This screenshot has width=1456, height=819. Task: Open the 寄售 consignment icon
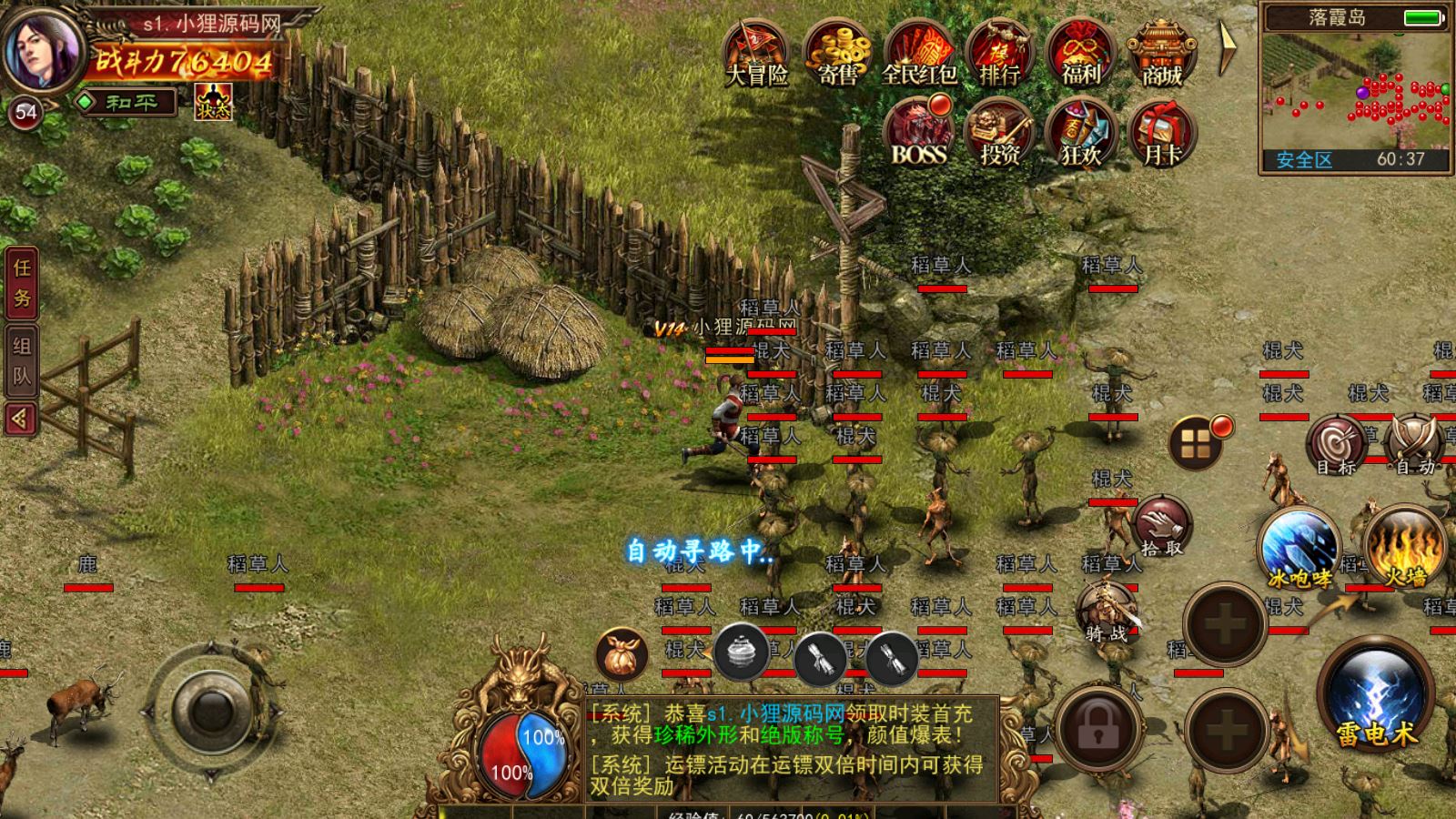837,53
